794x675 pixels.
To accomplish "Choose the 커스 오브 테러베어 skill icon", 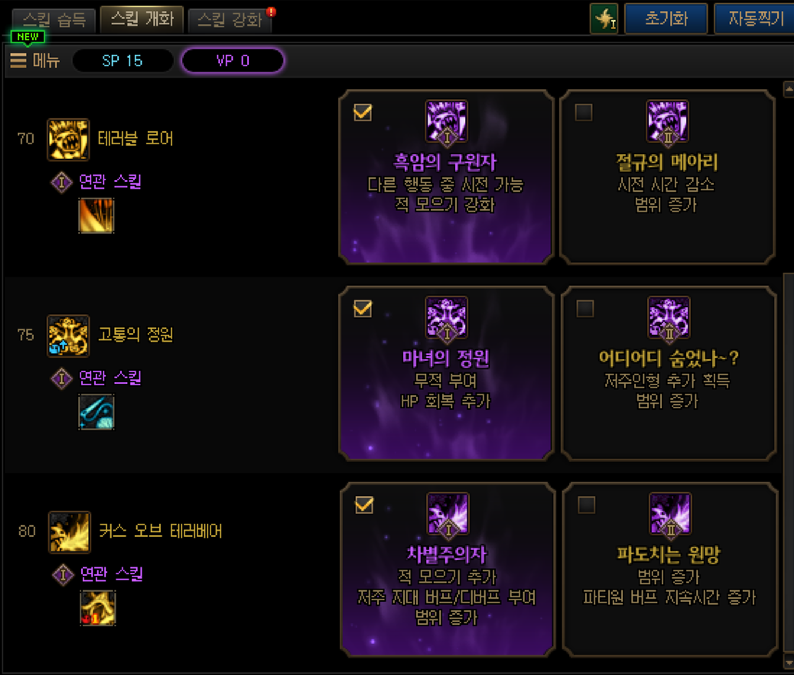I will pos(68,531).
